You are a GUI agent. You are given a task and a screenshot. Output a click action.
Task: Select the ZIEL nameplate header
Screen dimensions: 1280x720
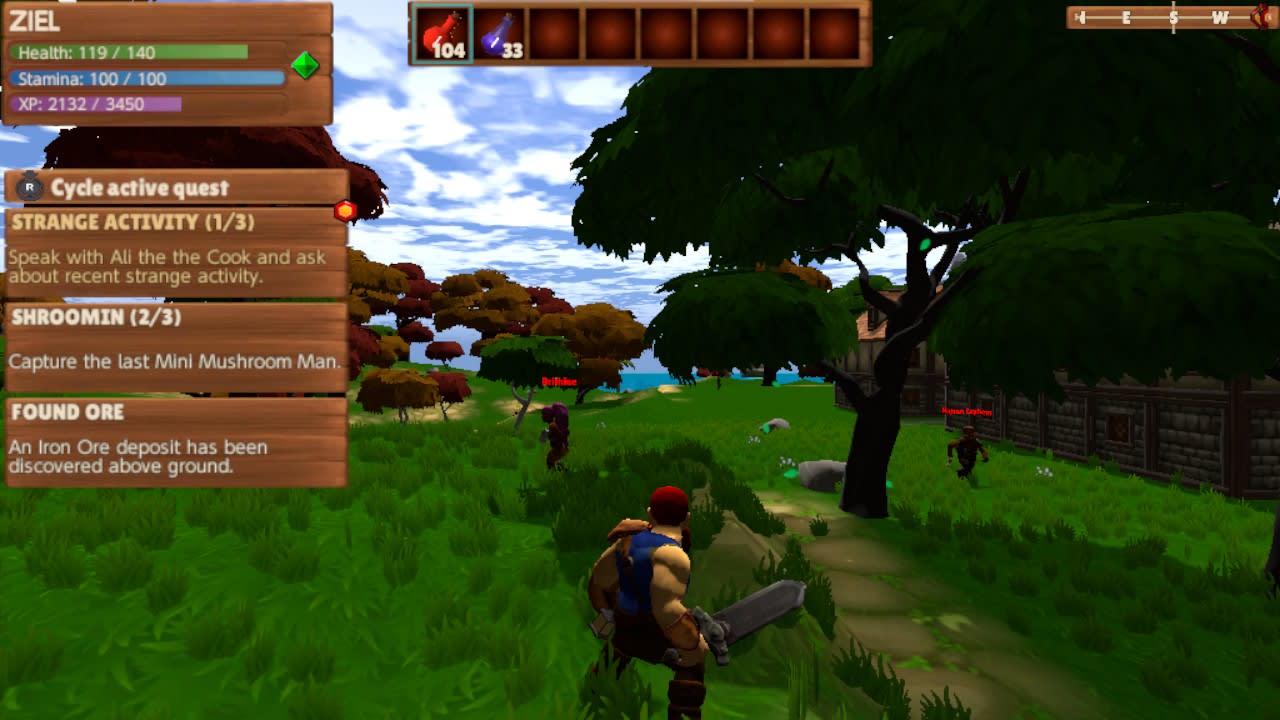tap(33, 18)
